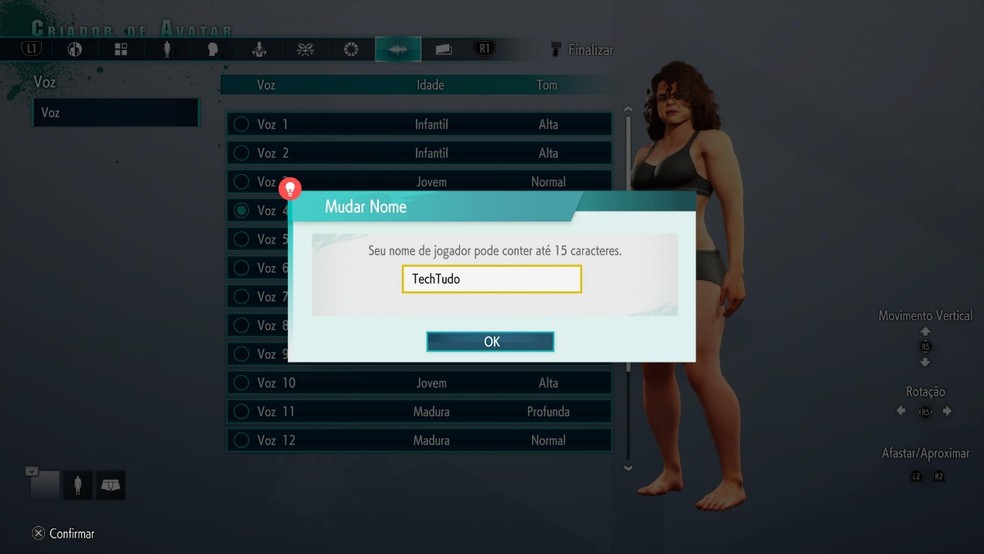Open the ring-shaped icon tab
The image size is (984, 554).
[351, 49]
